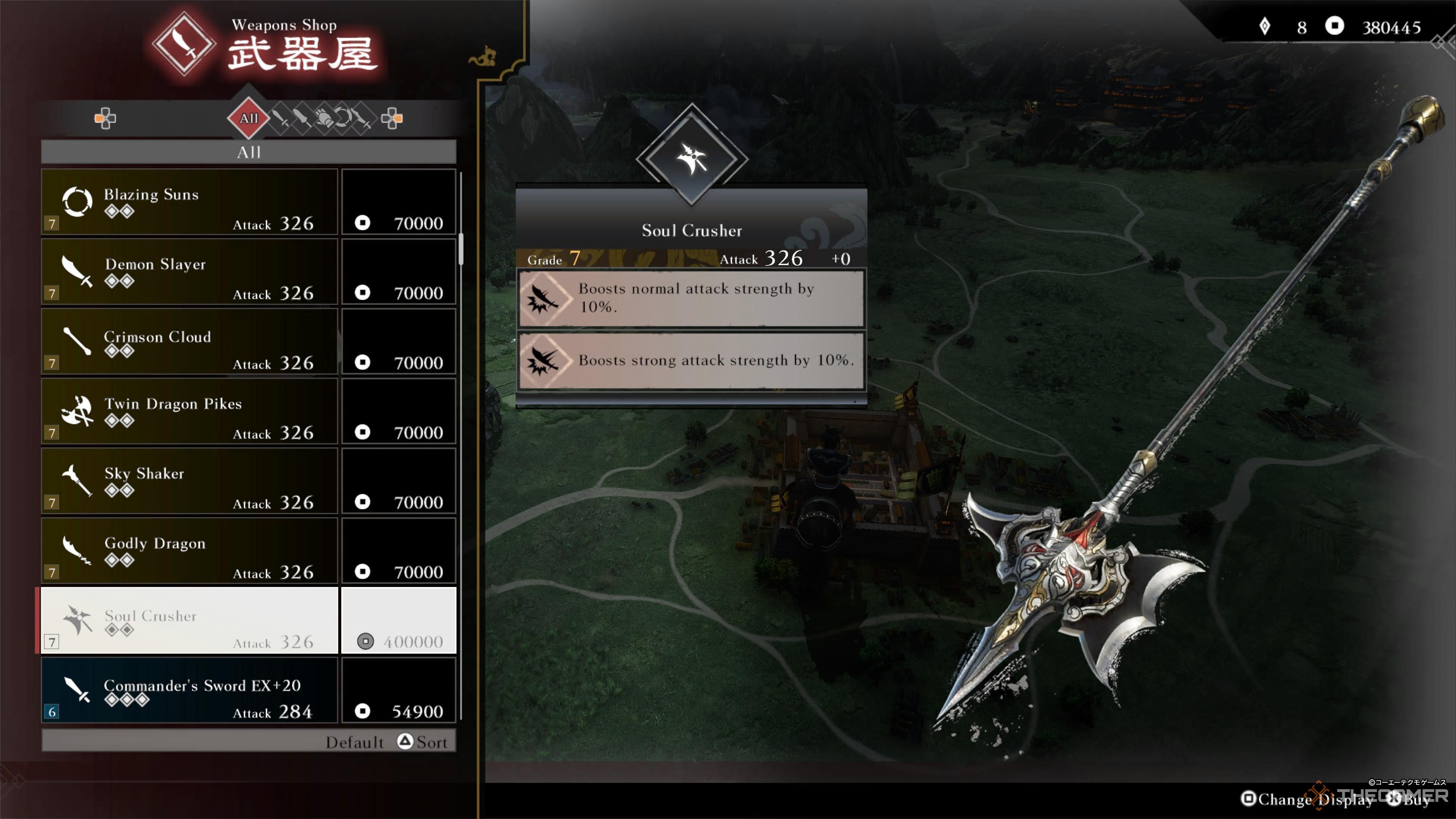Click the highlighted Soul Crusher row
Viewport: 1456px width, 819px height.
point(190,621)
